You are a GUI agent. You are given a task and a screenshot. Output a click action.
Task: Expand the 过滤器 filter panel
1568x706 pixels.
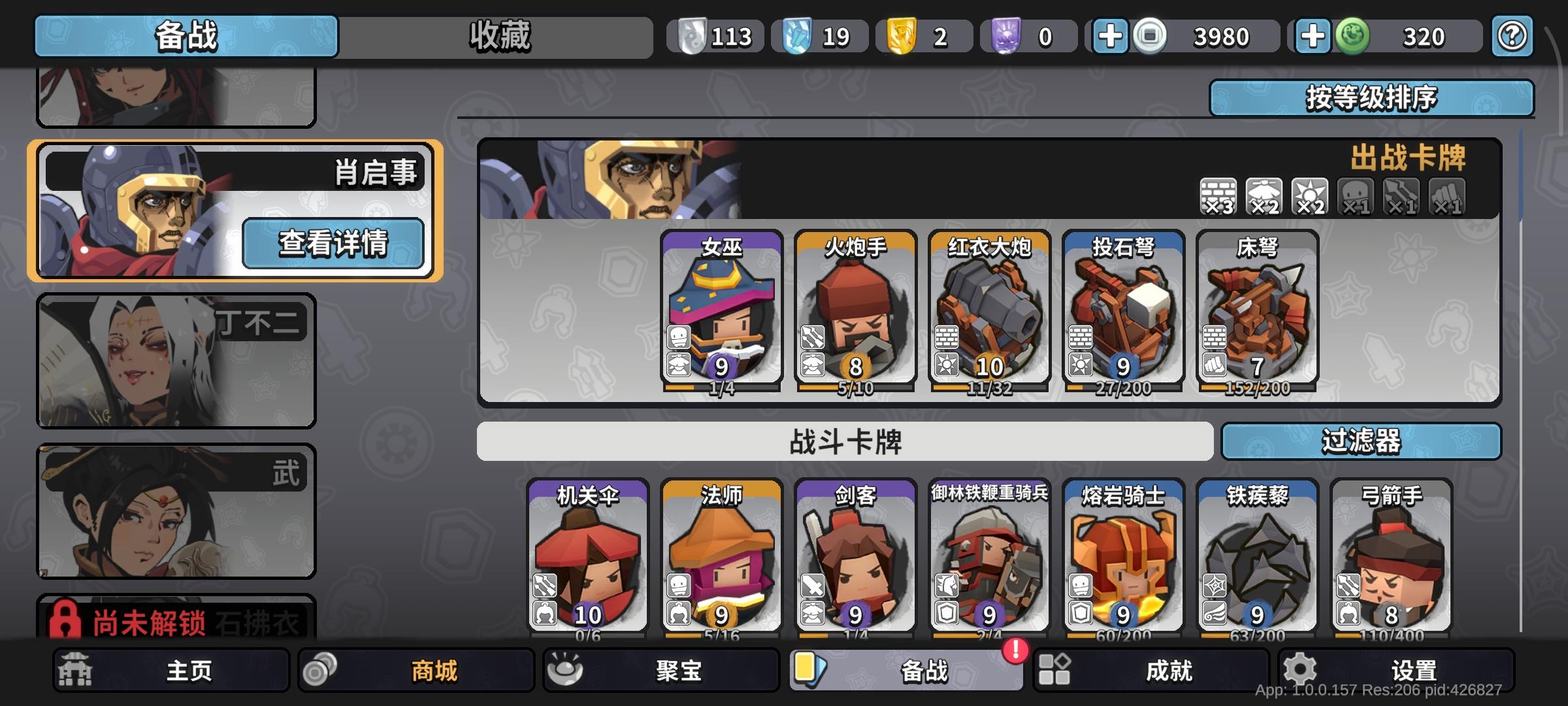point(1363,441)
